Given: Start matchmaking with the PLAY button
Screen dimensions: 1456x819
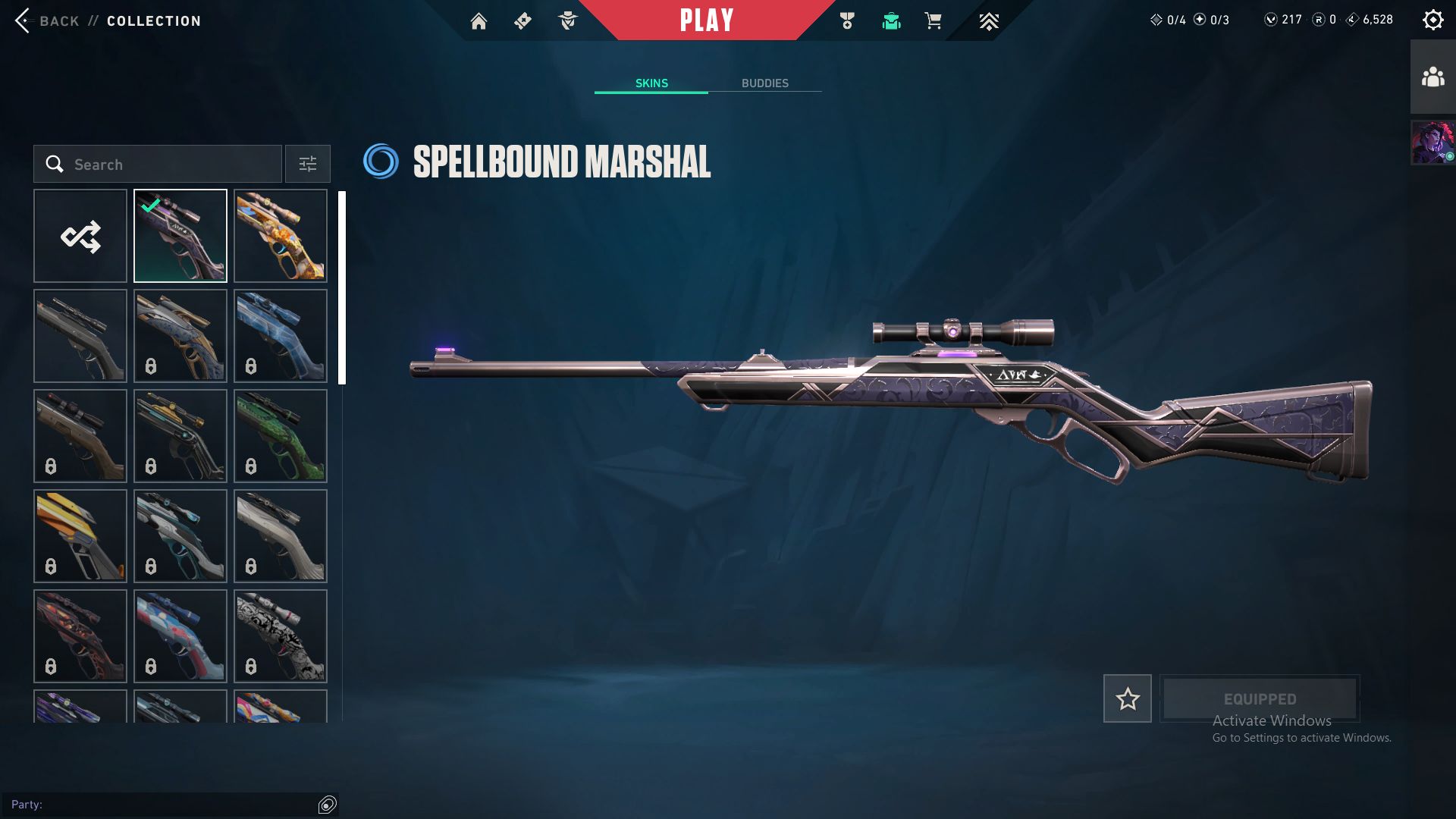Looking at the screenshot, I should [706, 20].
